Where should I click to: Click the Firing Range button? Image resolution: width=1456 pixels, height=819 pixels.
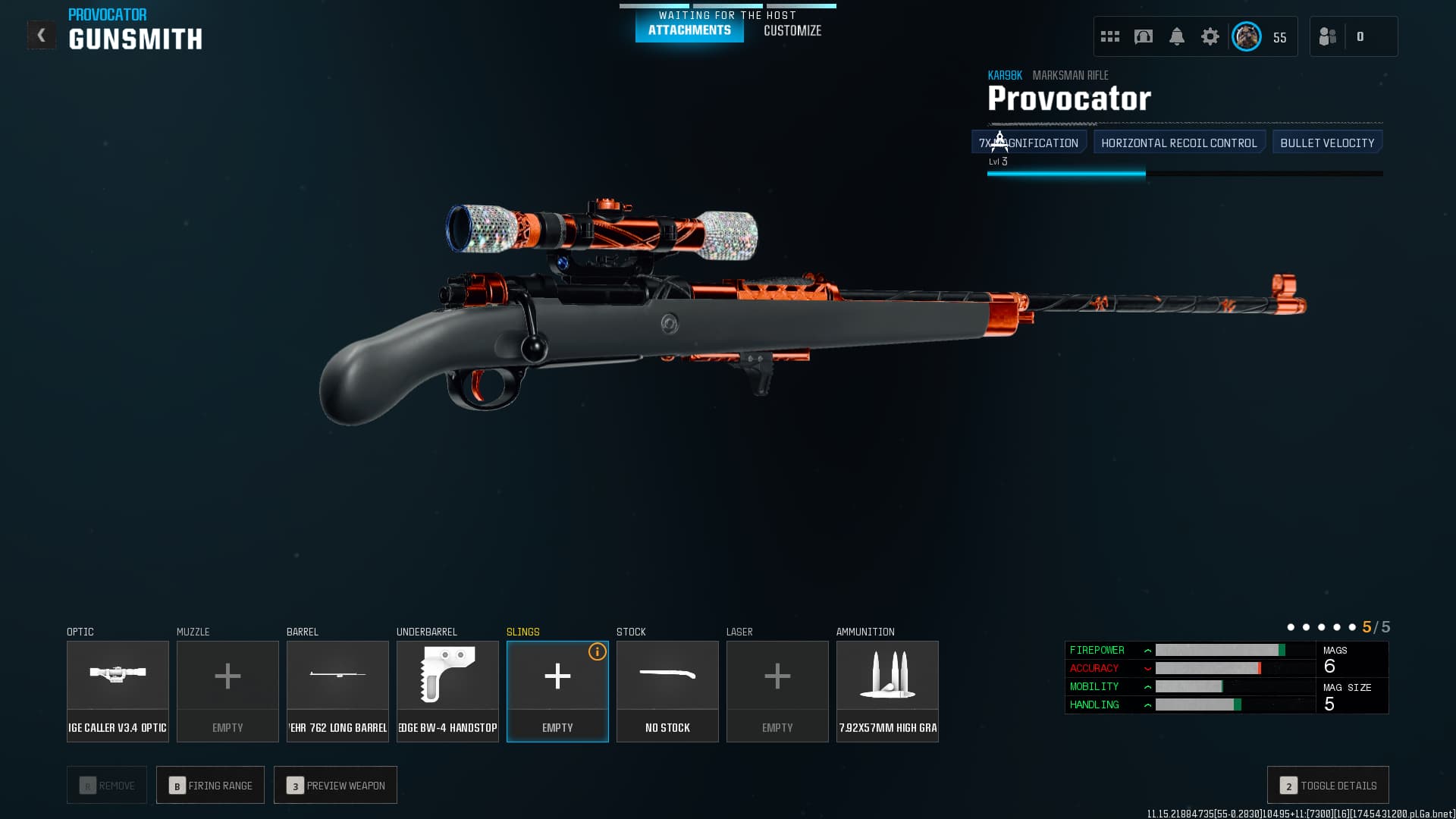point(210,785)
